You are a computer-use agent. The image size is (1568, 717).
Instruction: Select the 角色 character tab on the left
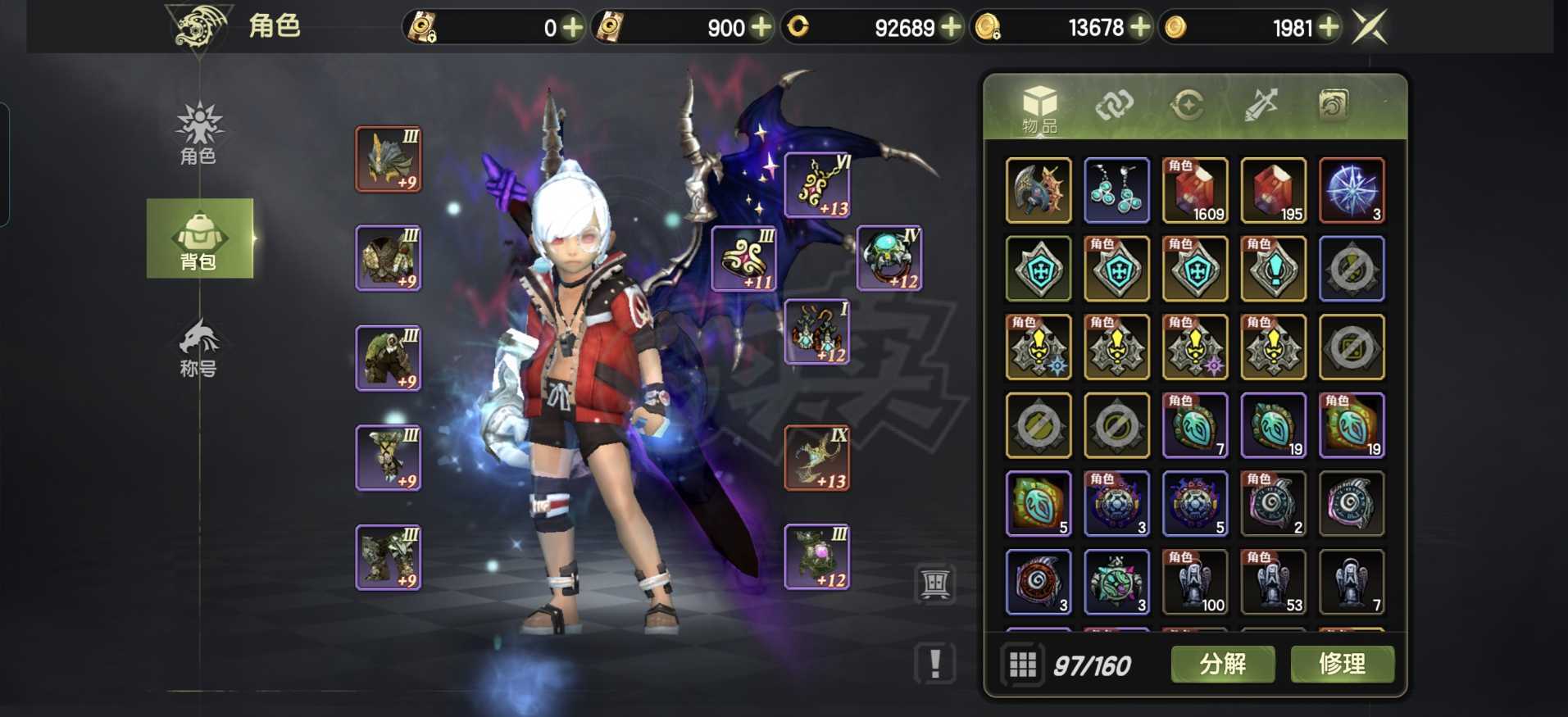pyautogui.click(x=198, y=134)
